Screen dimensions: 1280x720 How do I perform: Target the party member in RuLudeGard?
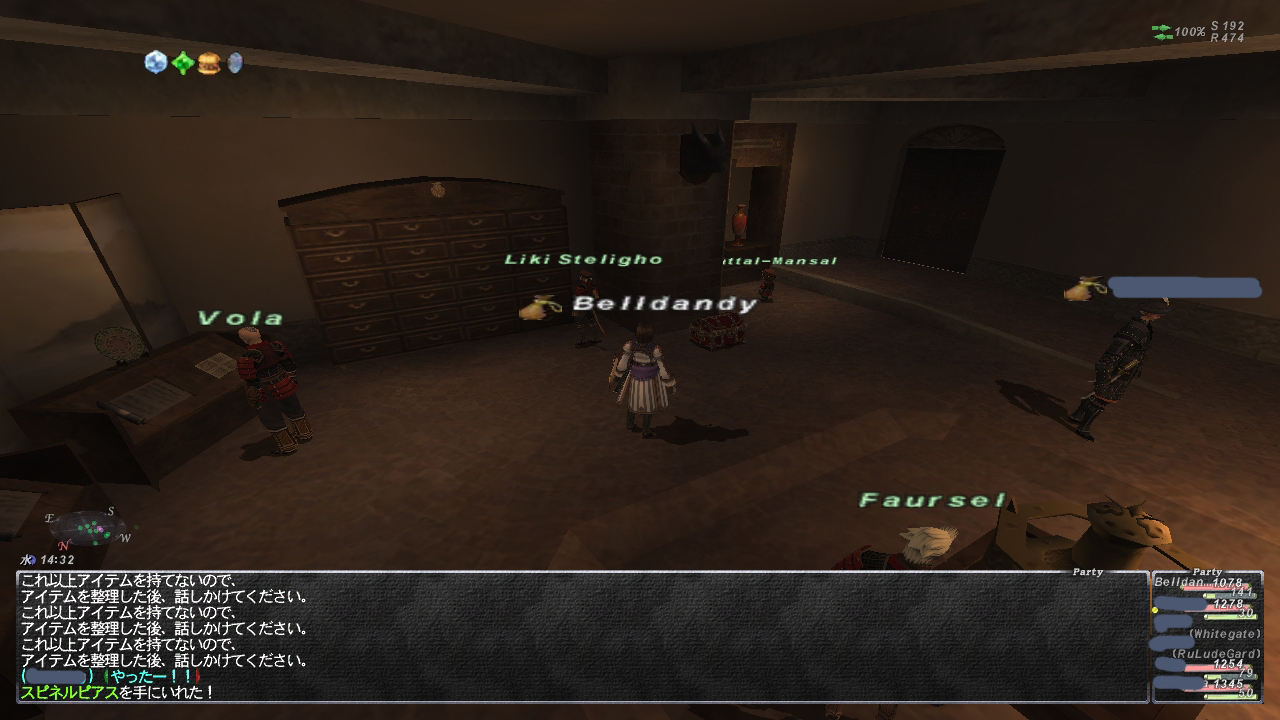click(x=1207, y=654)
